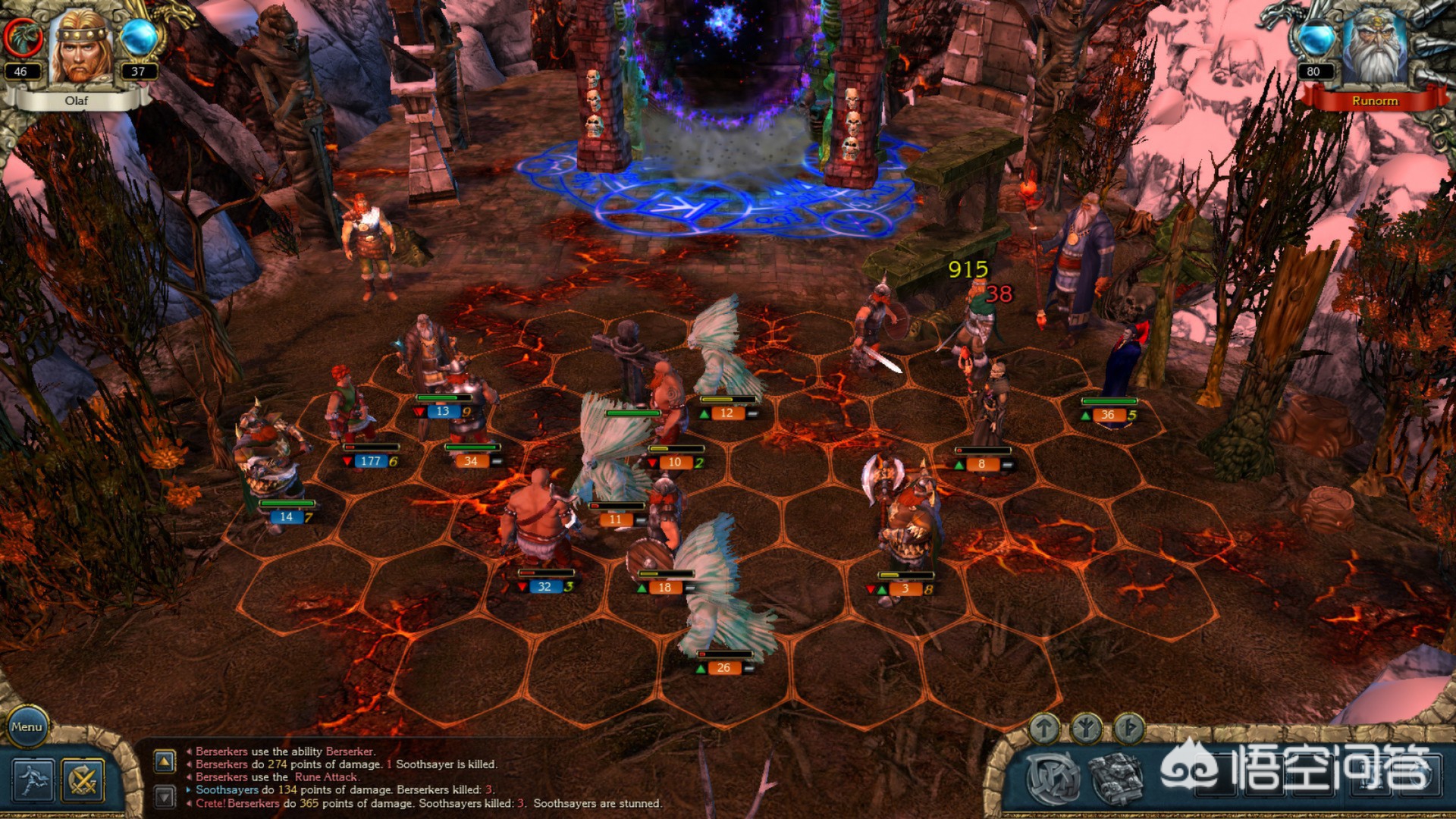Open the round Menu button
The height and width of the screenshot is (819, 1456).
click(x=27, y=726)
